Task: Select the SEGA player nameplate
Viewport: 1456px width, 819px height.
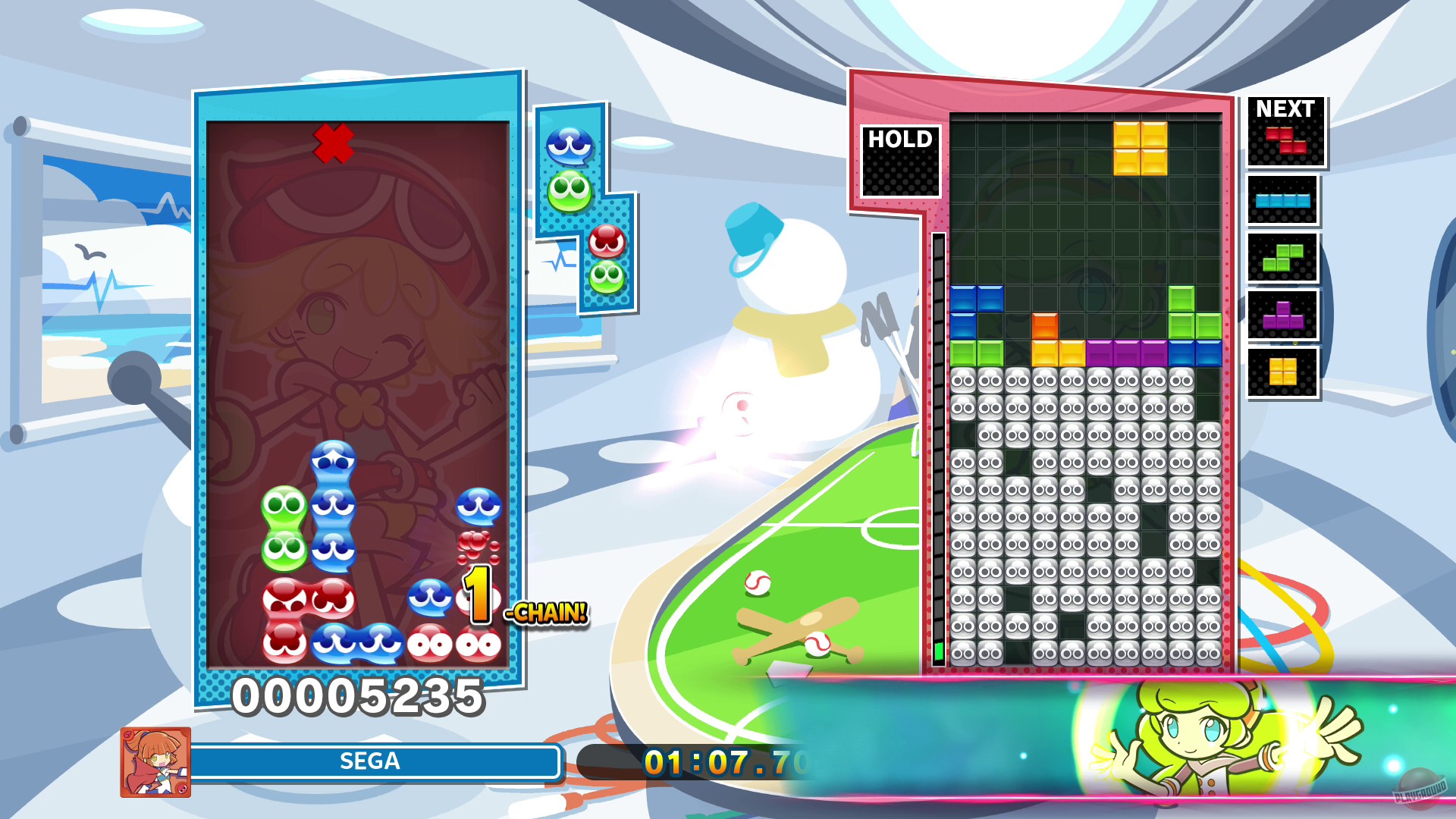Action: tap(372, 762)
